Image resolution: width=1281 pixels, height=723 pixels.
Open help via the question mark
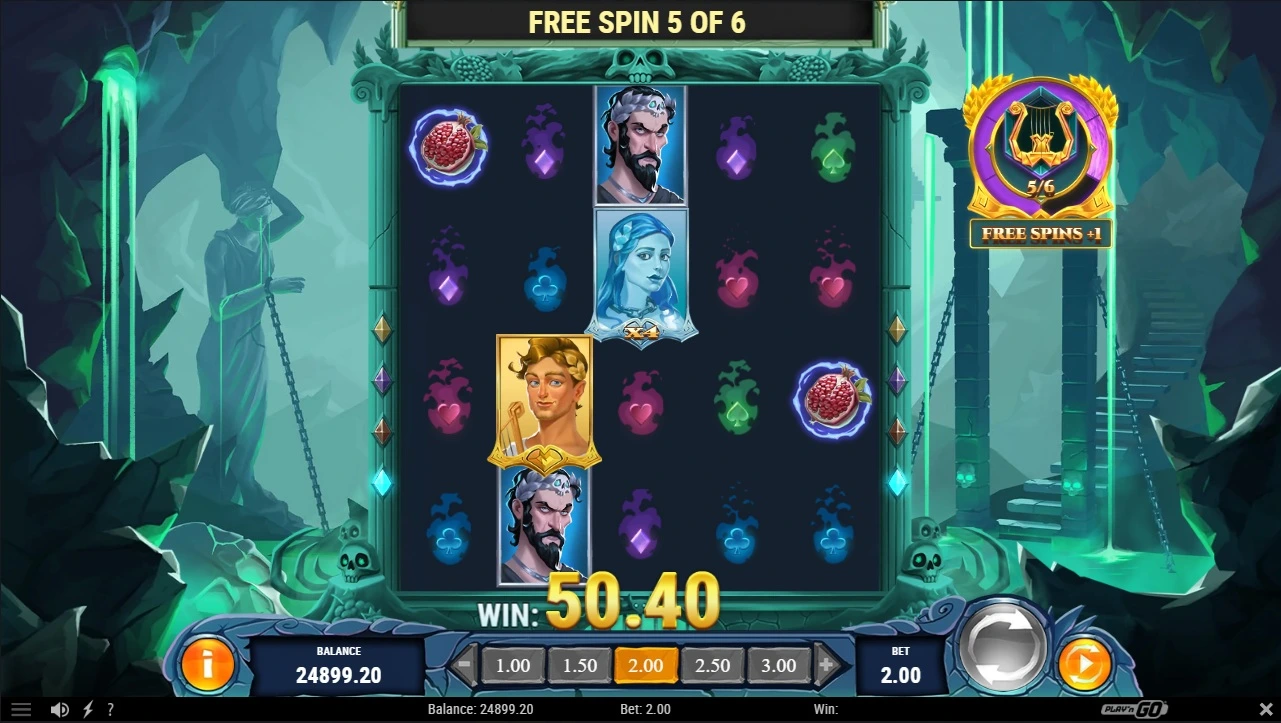[110, 709]
